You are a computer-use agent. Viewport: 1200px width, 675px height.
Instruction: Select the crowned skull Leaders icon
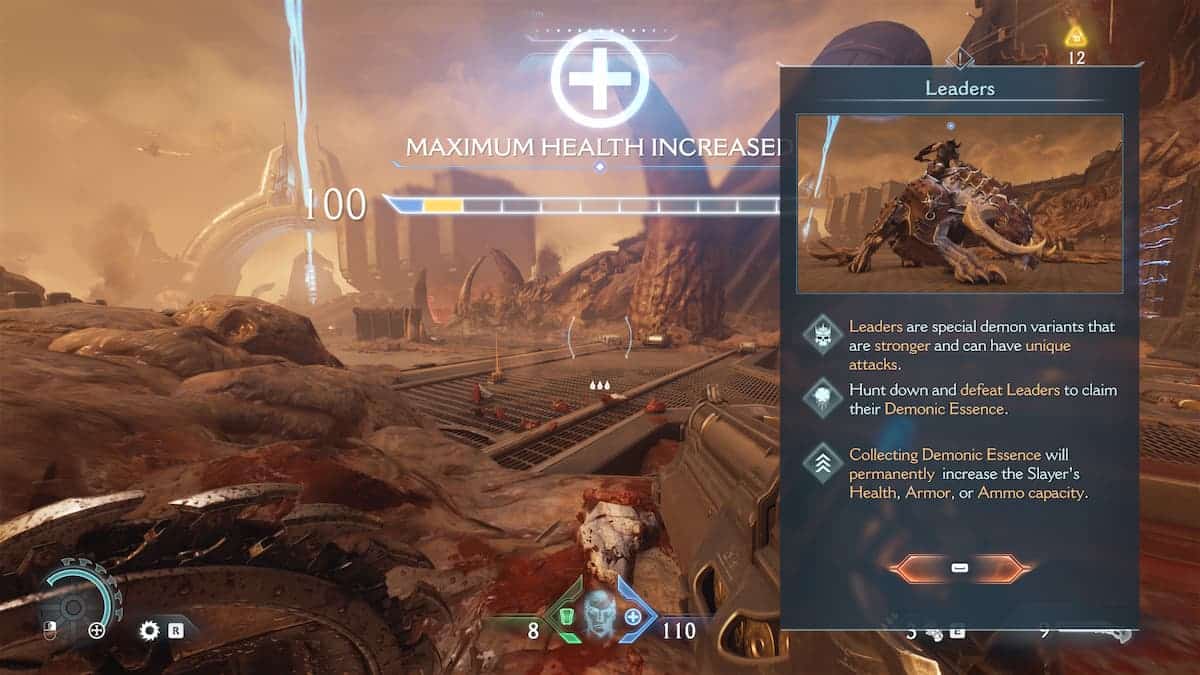pyautogui.click(x=824, y=335)
